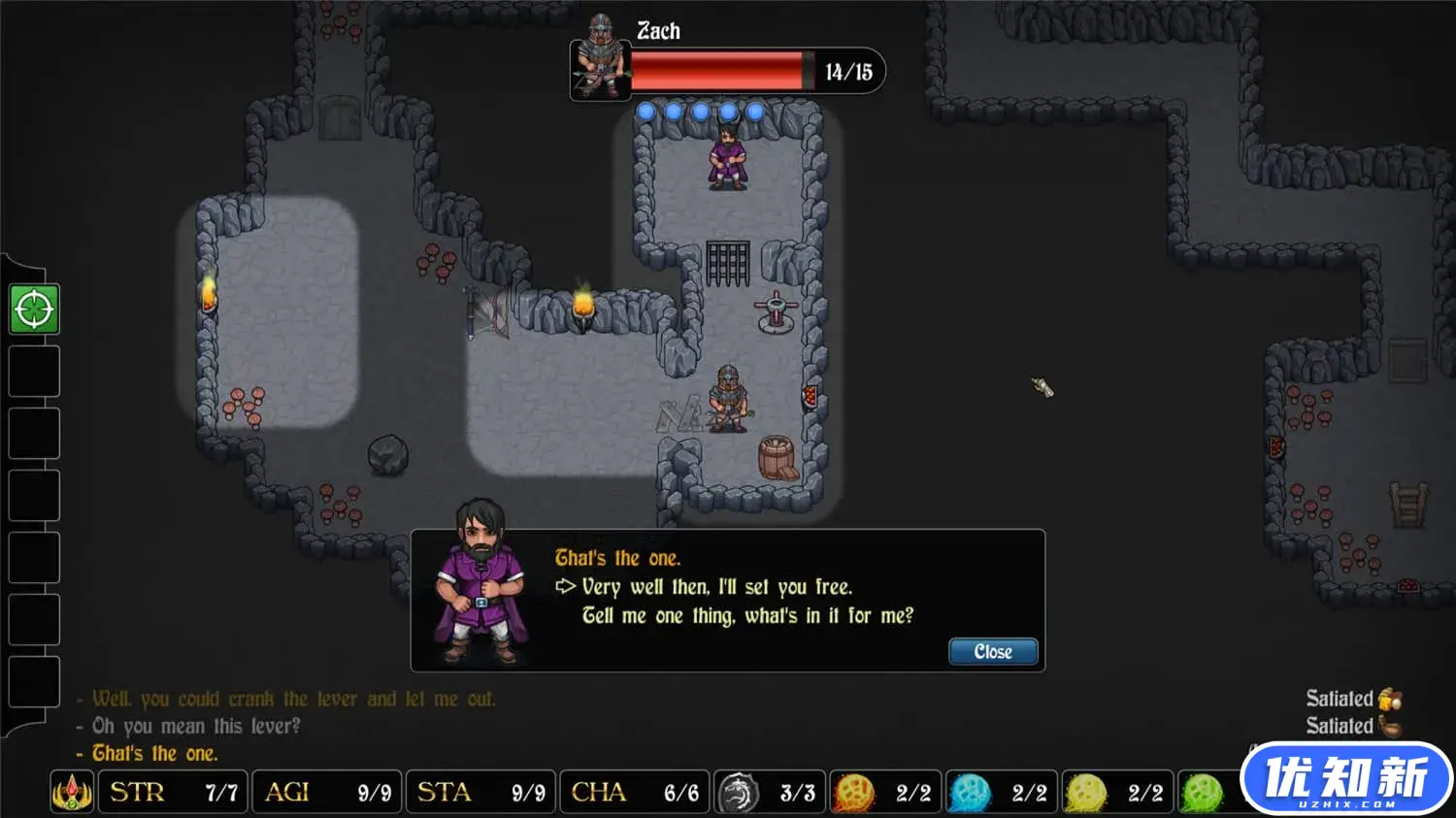
Task: Select Zach's character portrait
Action: (599, 59)
